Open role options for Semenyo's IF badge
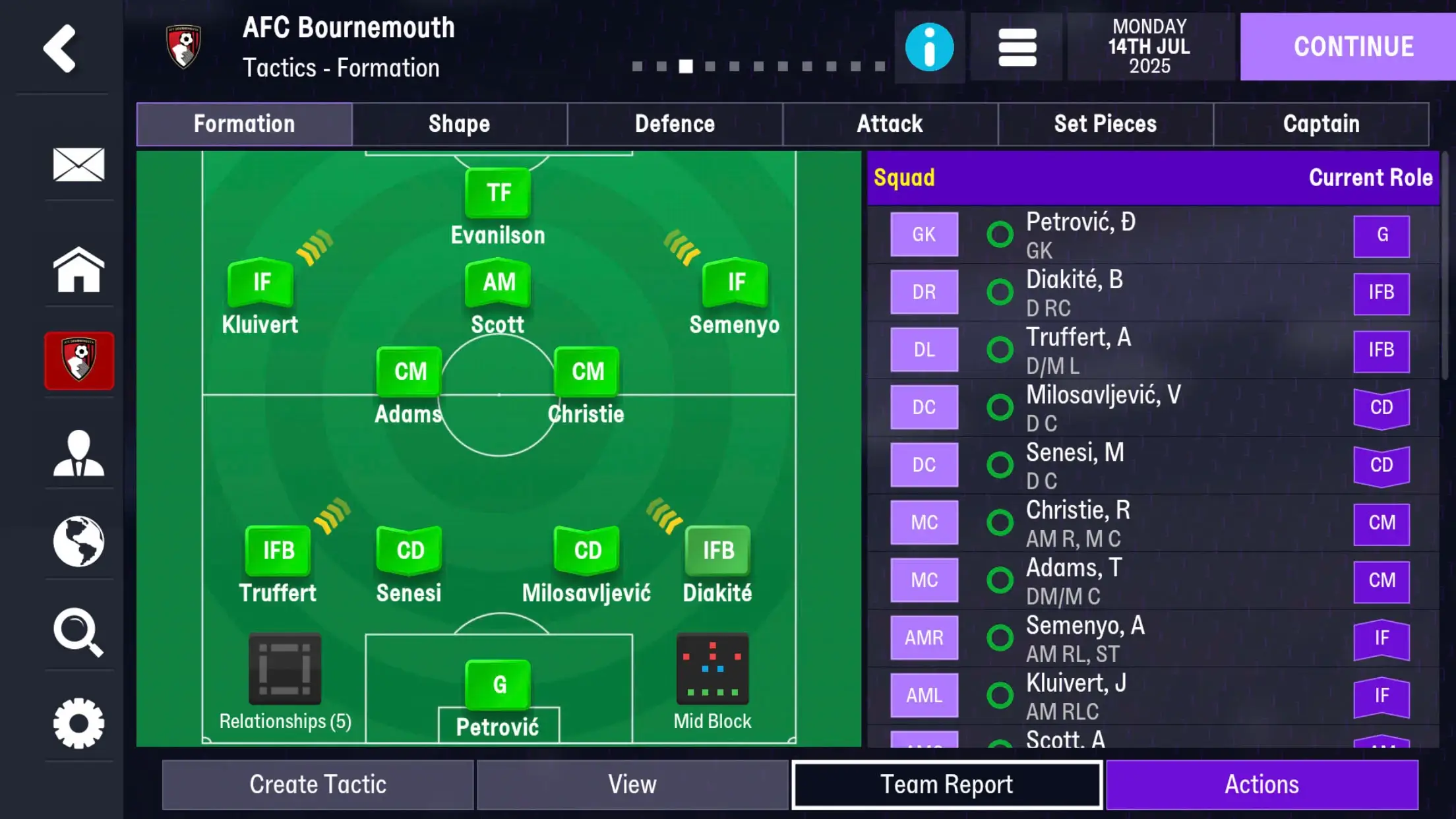This screenshot has height=819, width=1456. pos(734,282)
